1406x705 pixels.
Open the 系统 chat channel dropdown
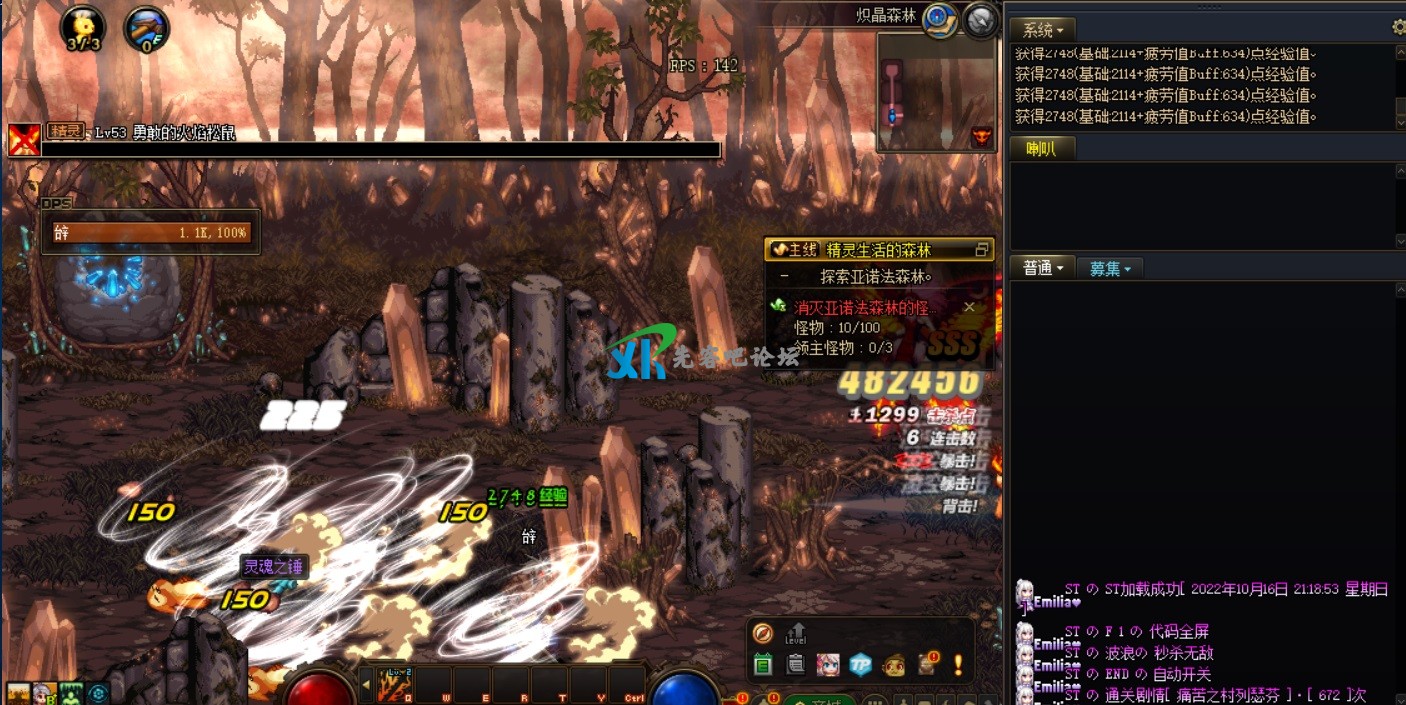(1043, 30)
